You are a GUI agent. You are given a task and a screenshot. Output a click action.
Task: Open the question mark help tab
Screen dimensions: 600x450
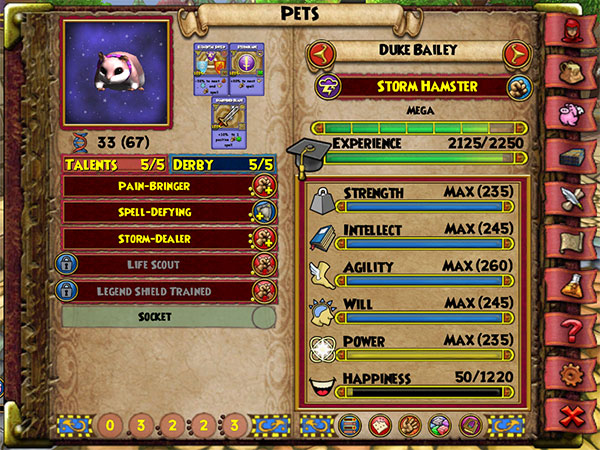(571, 329)
